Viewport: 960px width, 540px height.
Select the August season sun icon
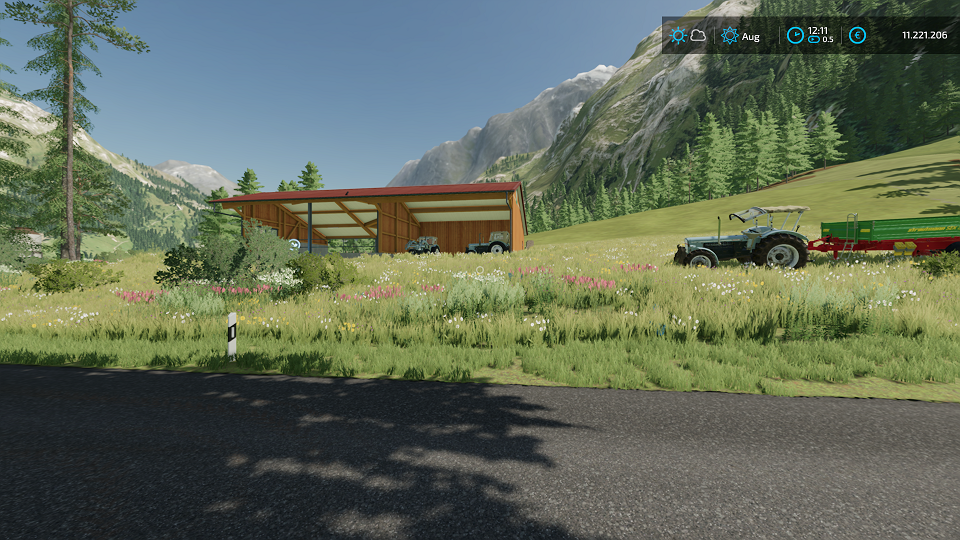pos(730,36)
